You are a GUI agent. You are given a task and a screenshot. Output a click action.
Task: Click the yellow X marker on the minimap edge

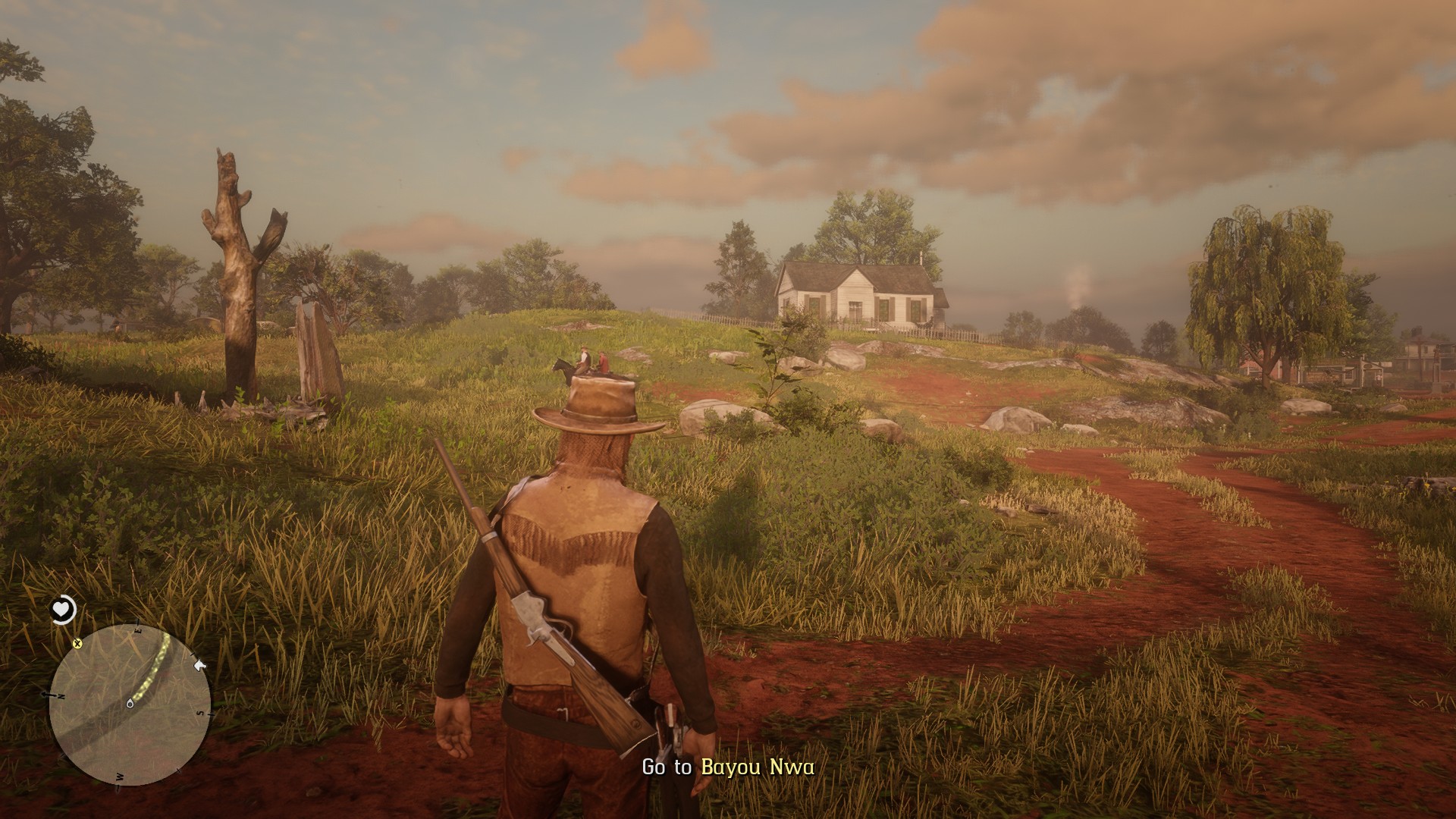tap(77, 644)
